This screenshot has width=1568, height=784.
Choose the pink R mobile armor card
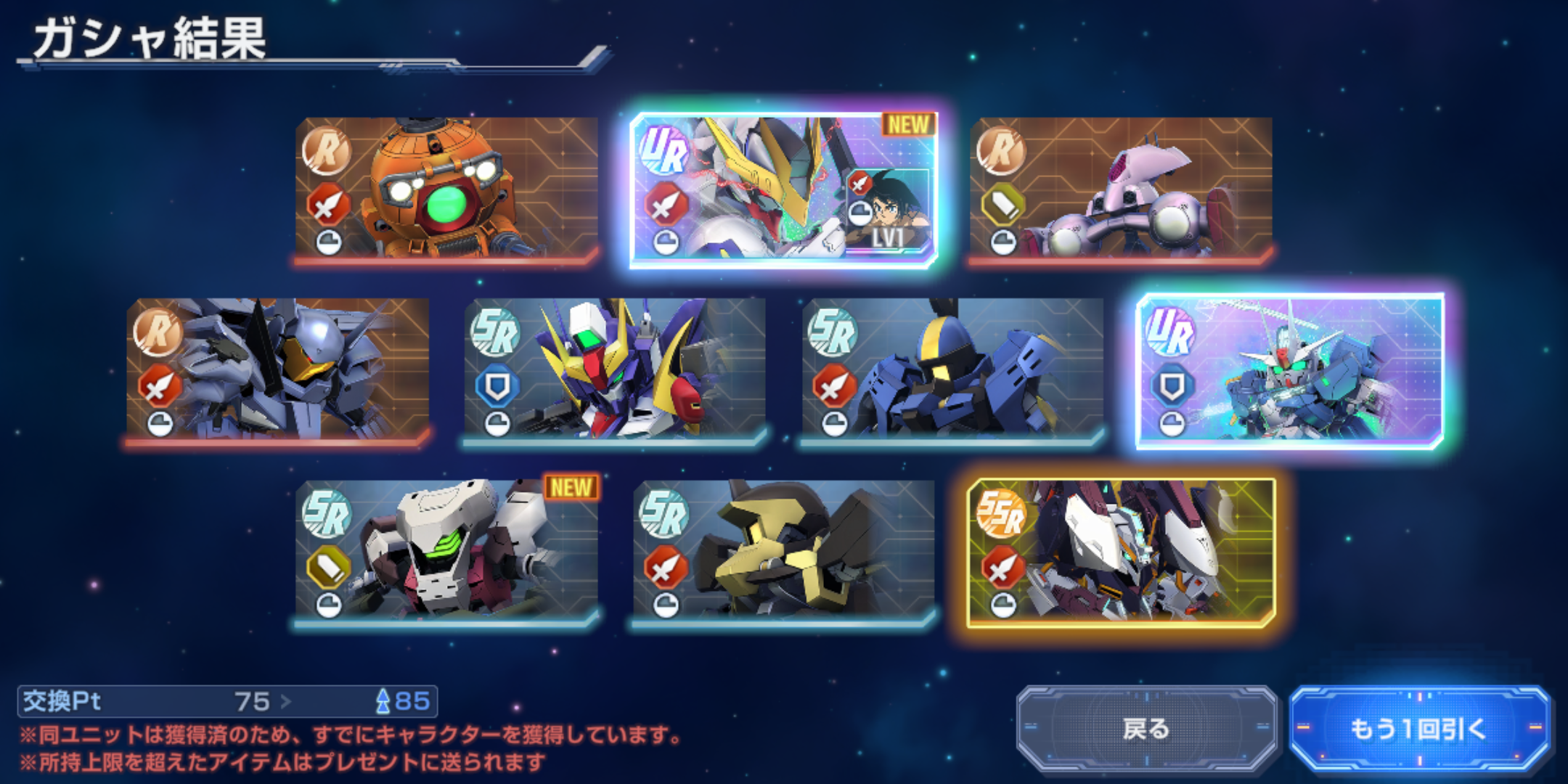pos(1121,188)
